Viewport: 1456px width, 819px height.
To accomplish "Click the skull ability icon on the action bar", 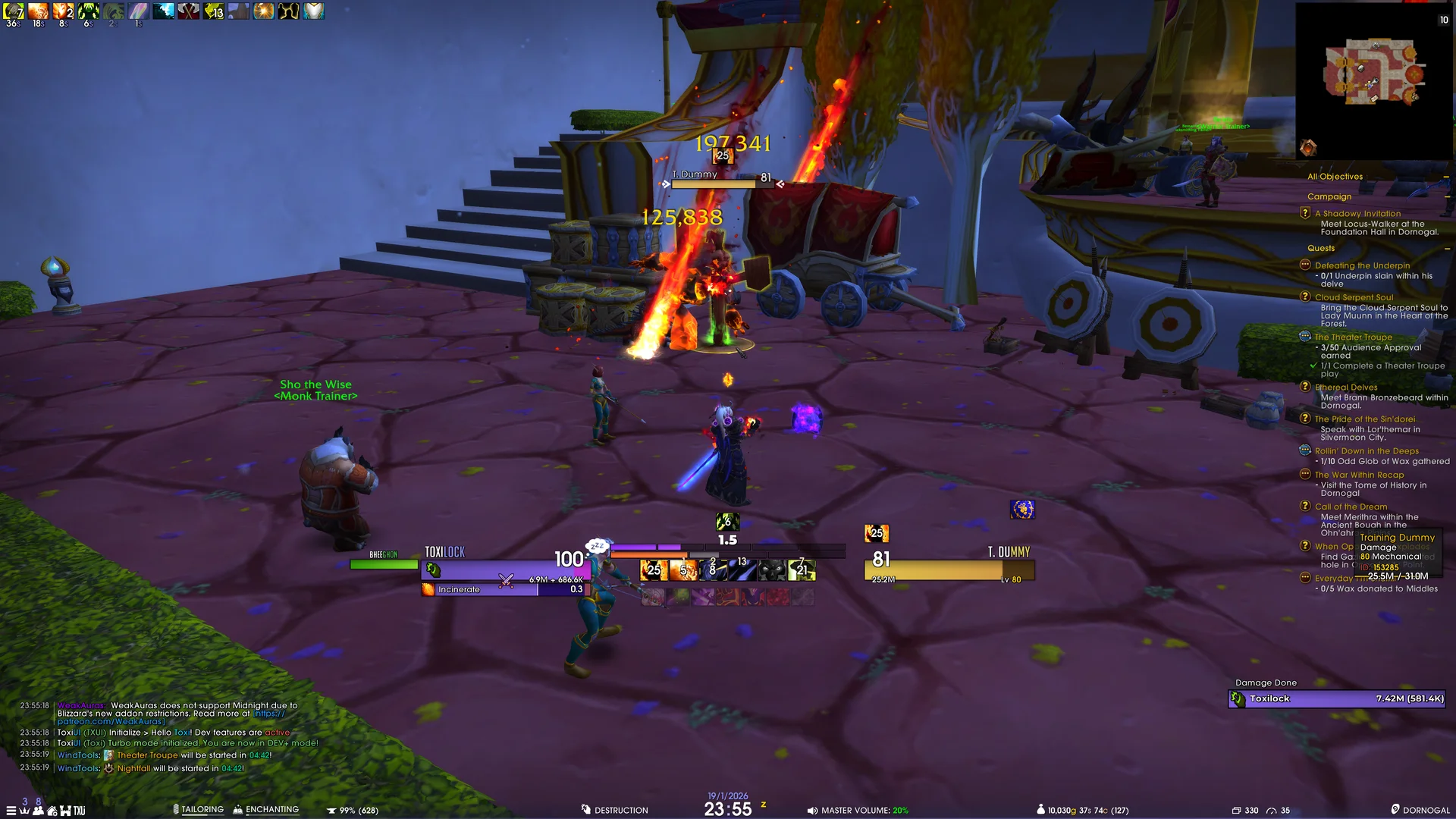I will (771, 570).
